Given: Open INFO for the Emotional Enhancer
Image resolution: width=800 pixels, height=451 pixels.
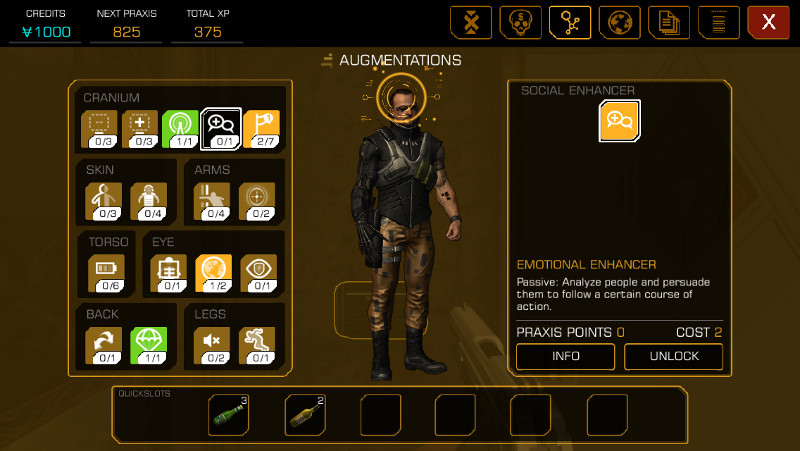Looking at the screenshot, I should (x=565, y=356).
